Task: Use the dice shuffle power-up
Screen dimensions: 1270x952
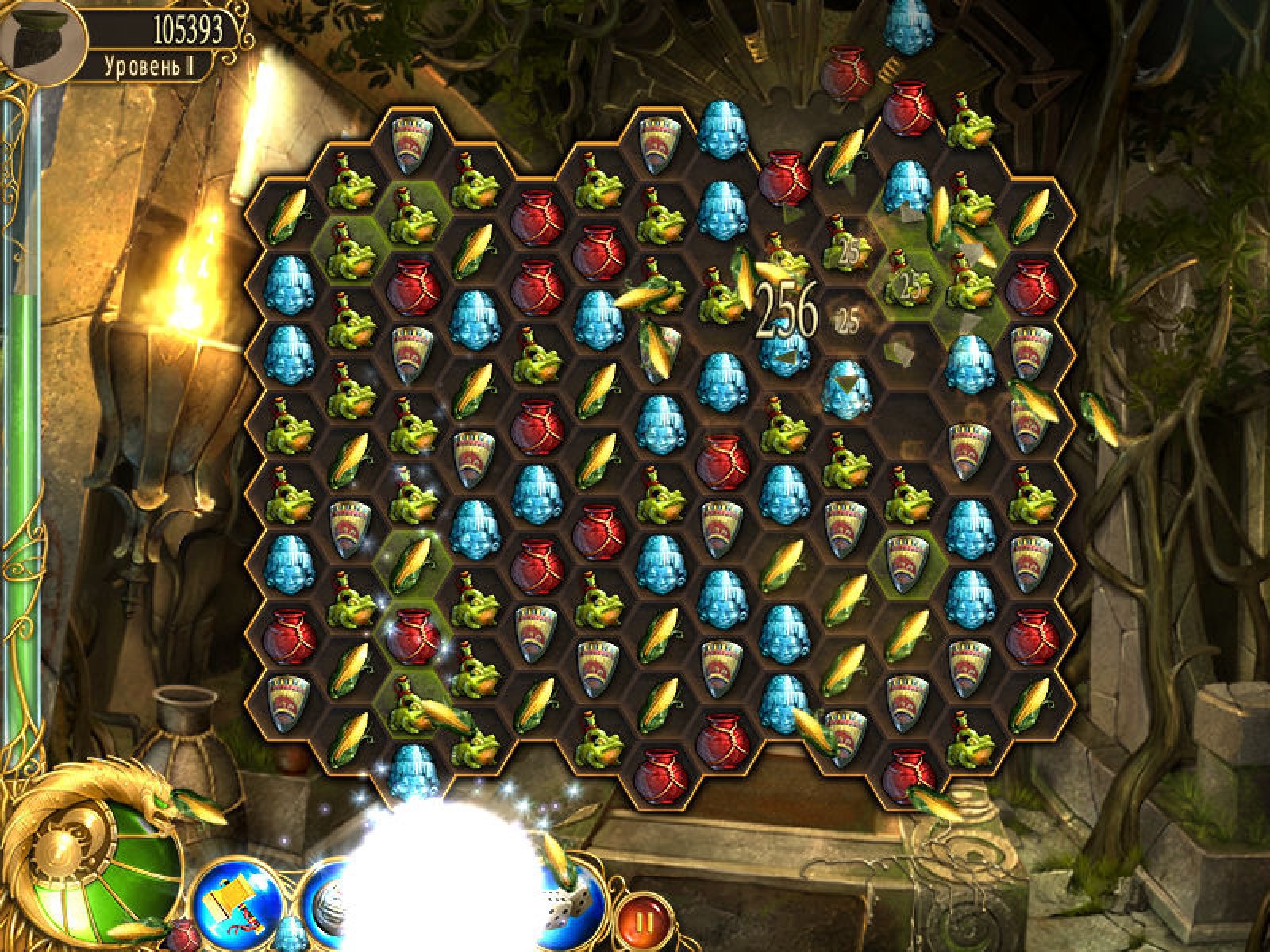Action: (x=568, y=912)
